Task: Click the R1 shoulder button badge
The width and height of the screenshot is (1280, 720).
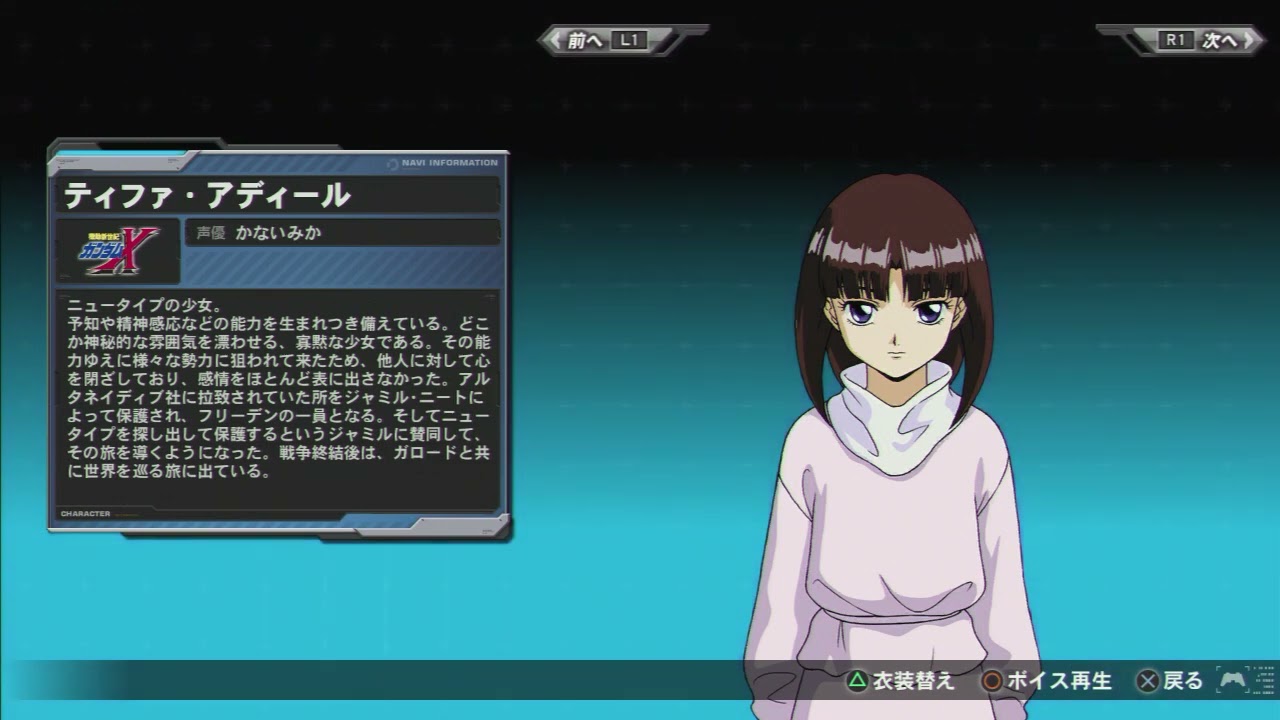Action: tap(1175, 40)
